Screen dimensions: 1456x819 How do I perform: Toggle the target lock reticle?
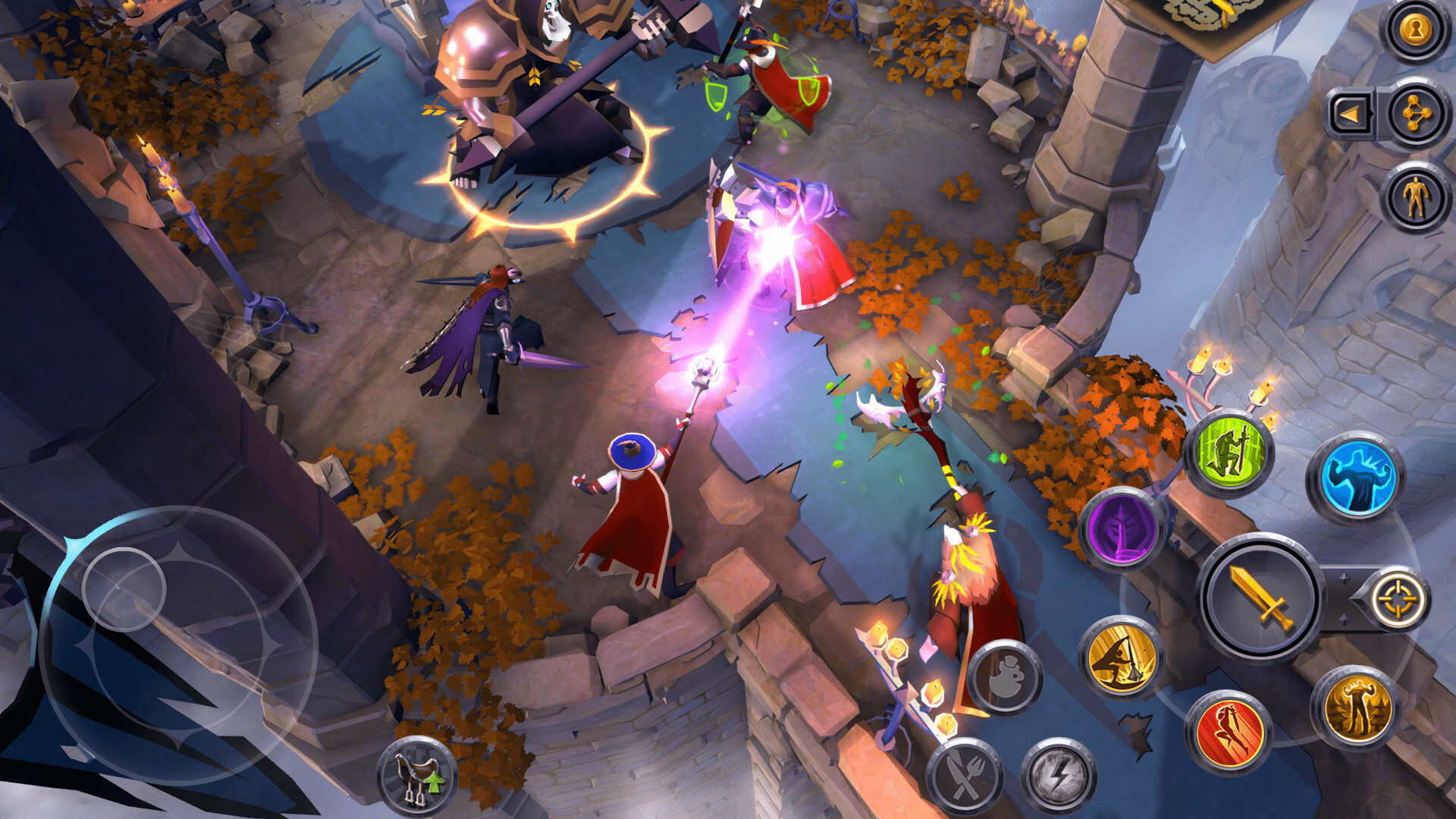(x=1399, y=599)
